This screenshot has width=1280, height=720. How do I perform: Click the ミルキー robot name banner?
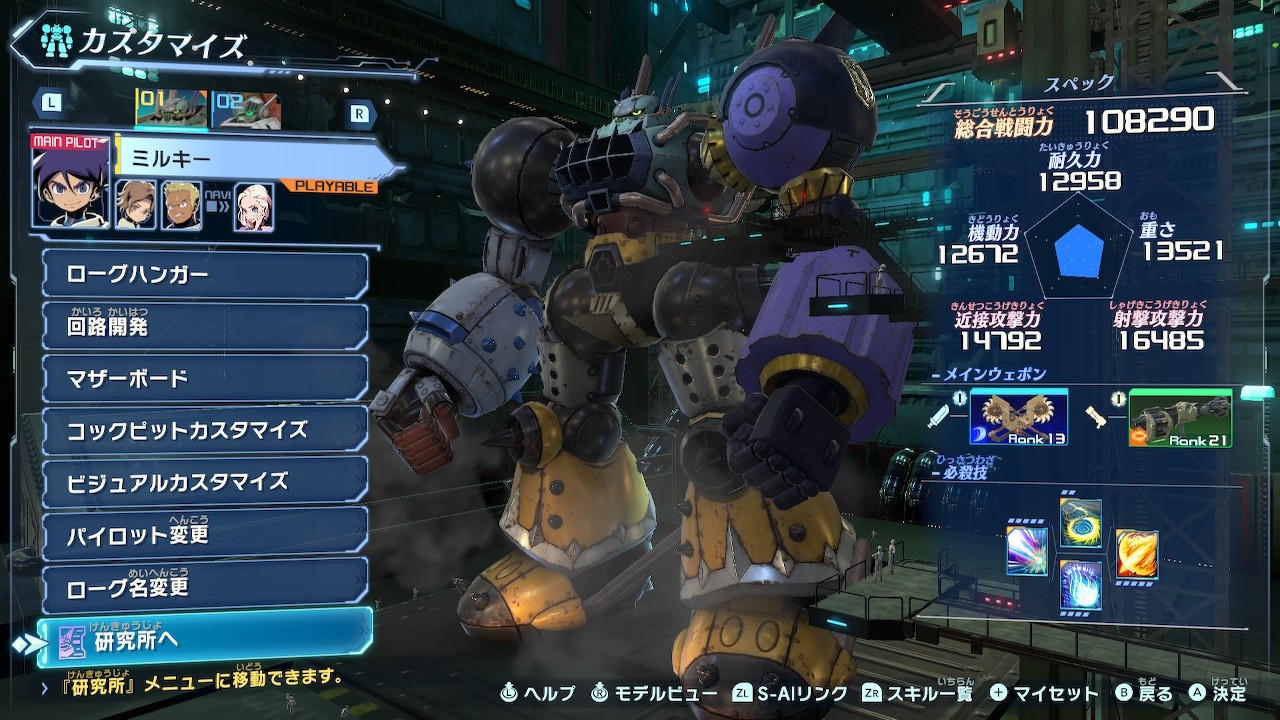click(250, 160)
